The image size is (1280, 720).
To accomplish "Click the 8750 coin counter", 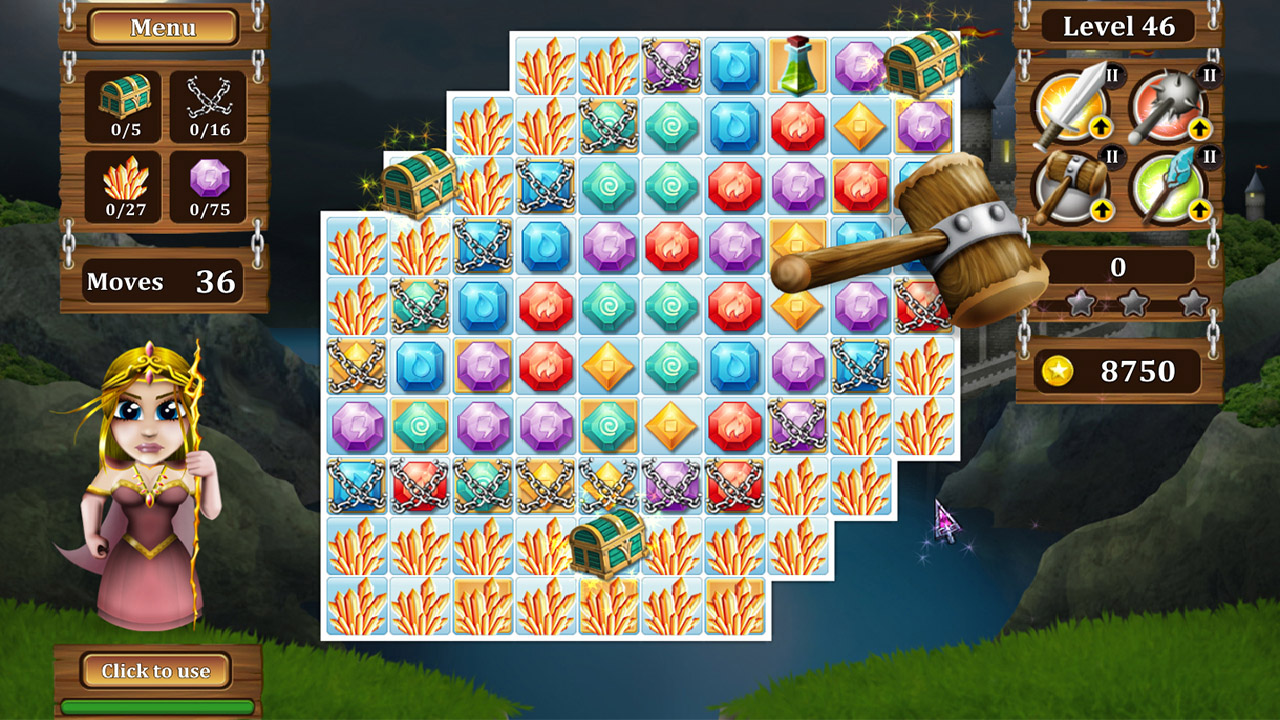I will [x=1117, y=371].
